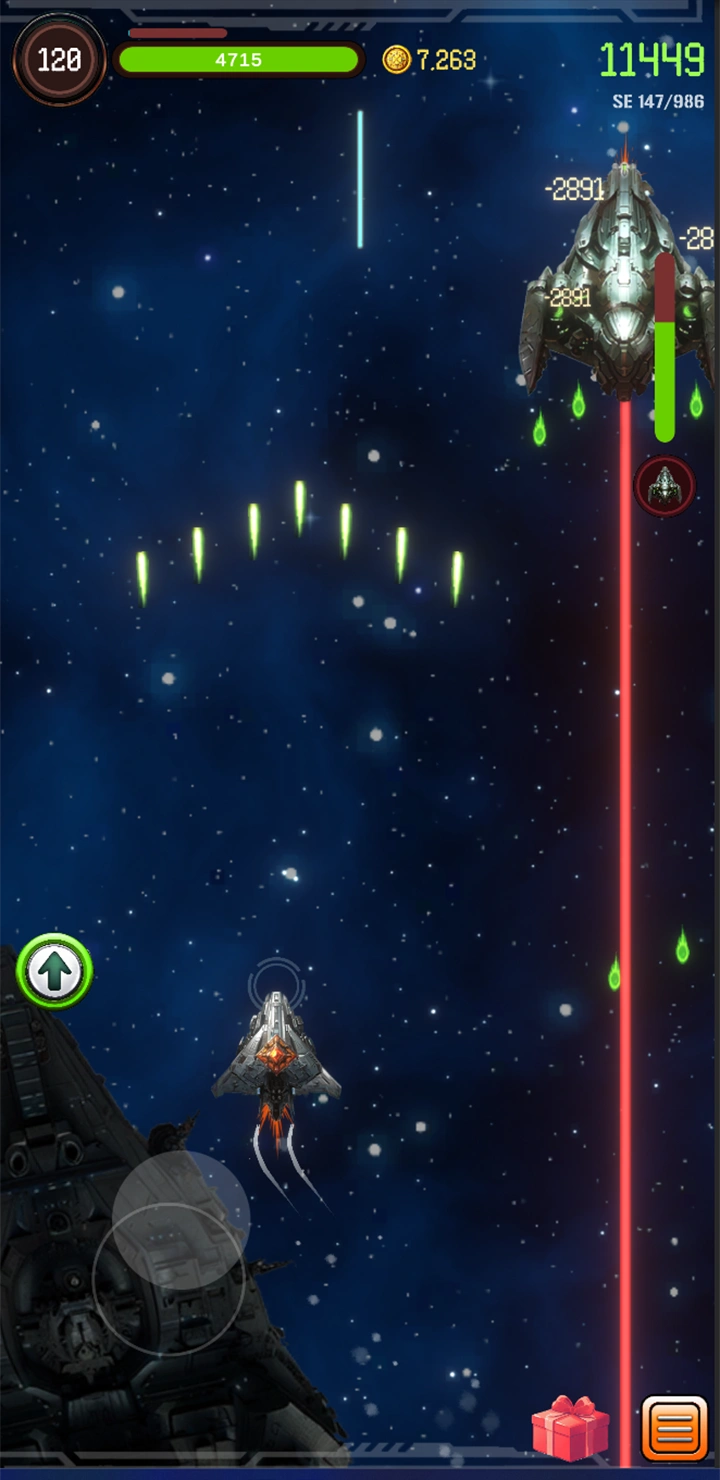Tap the gold coin counter icon

click(x=396, y=60)
